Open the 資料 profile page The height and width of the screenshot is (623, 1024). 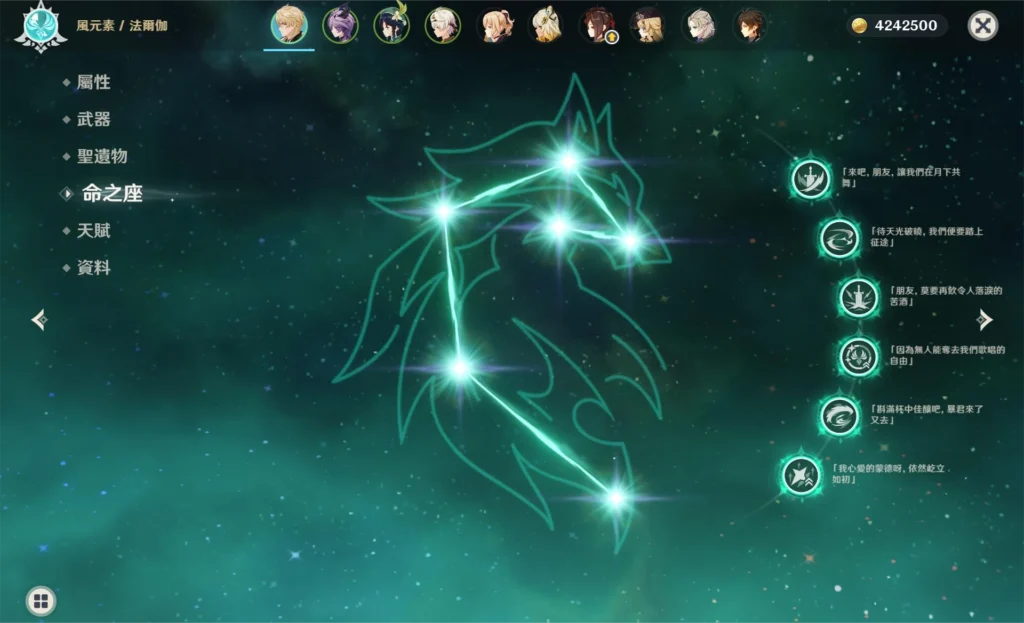93,267
